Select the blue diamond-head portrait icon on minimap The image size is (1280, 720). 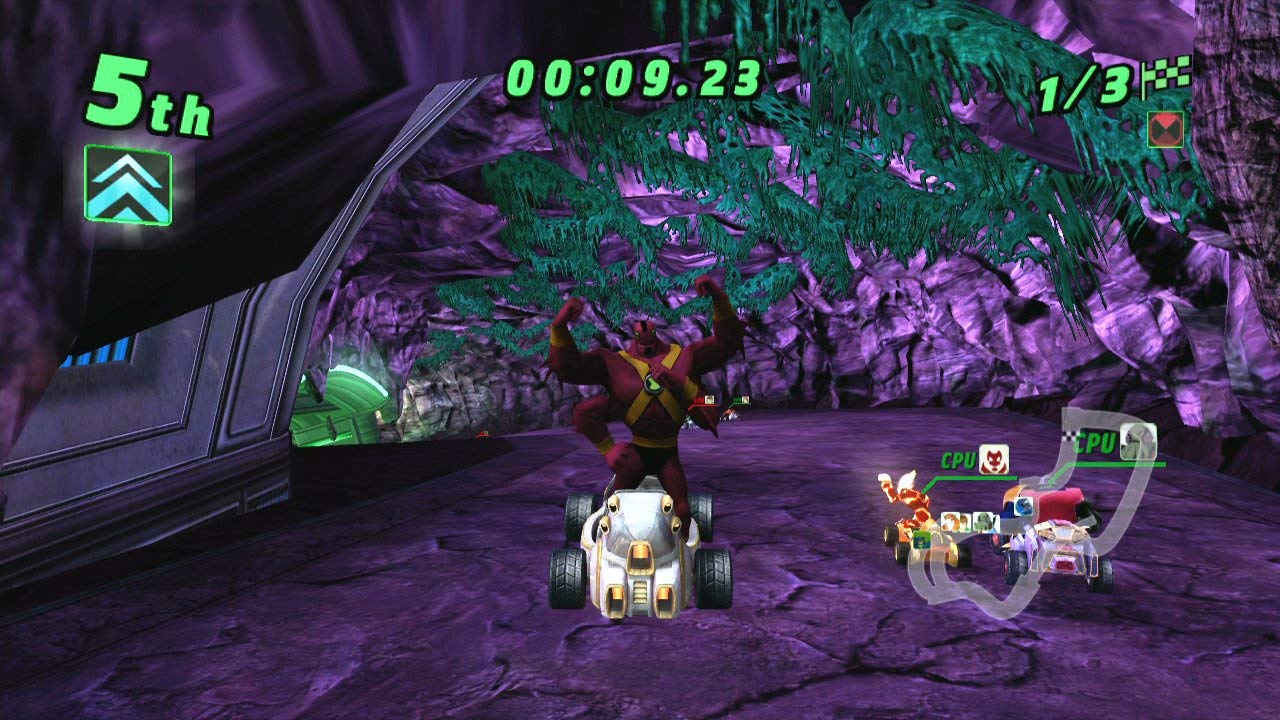[1022, 506]
